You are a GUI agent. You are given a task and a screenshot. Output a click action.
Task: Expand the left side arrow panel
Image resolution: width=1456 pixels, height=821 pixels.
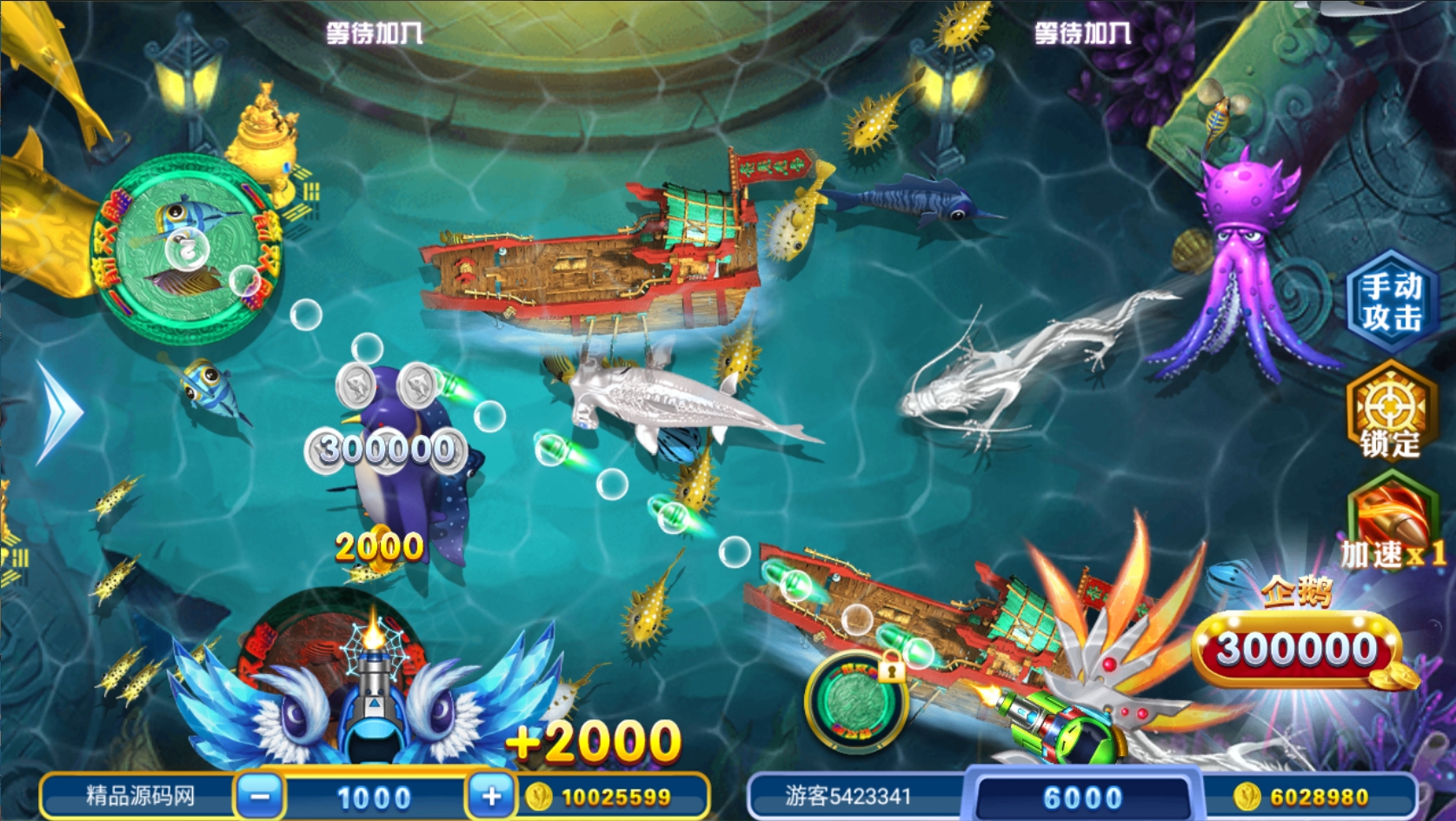click(x=59, y=411)
